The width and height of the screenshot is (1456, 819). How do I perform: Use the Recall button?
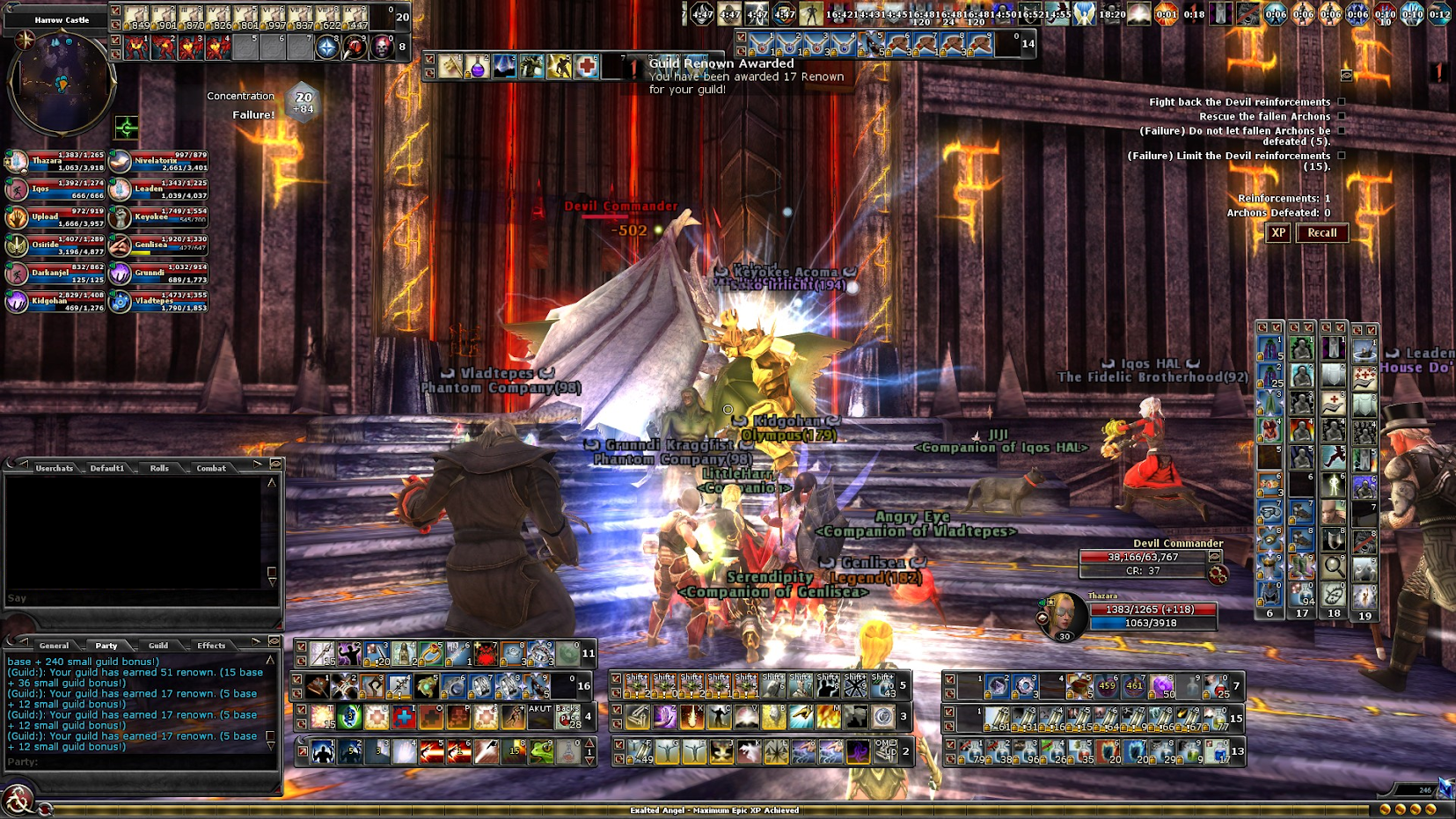coord(1321,233)
